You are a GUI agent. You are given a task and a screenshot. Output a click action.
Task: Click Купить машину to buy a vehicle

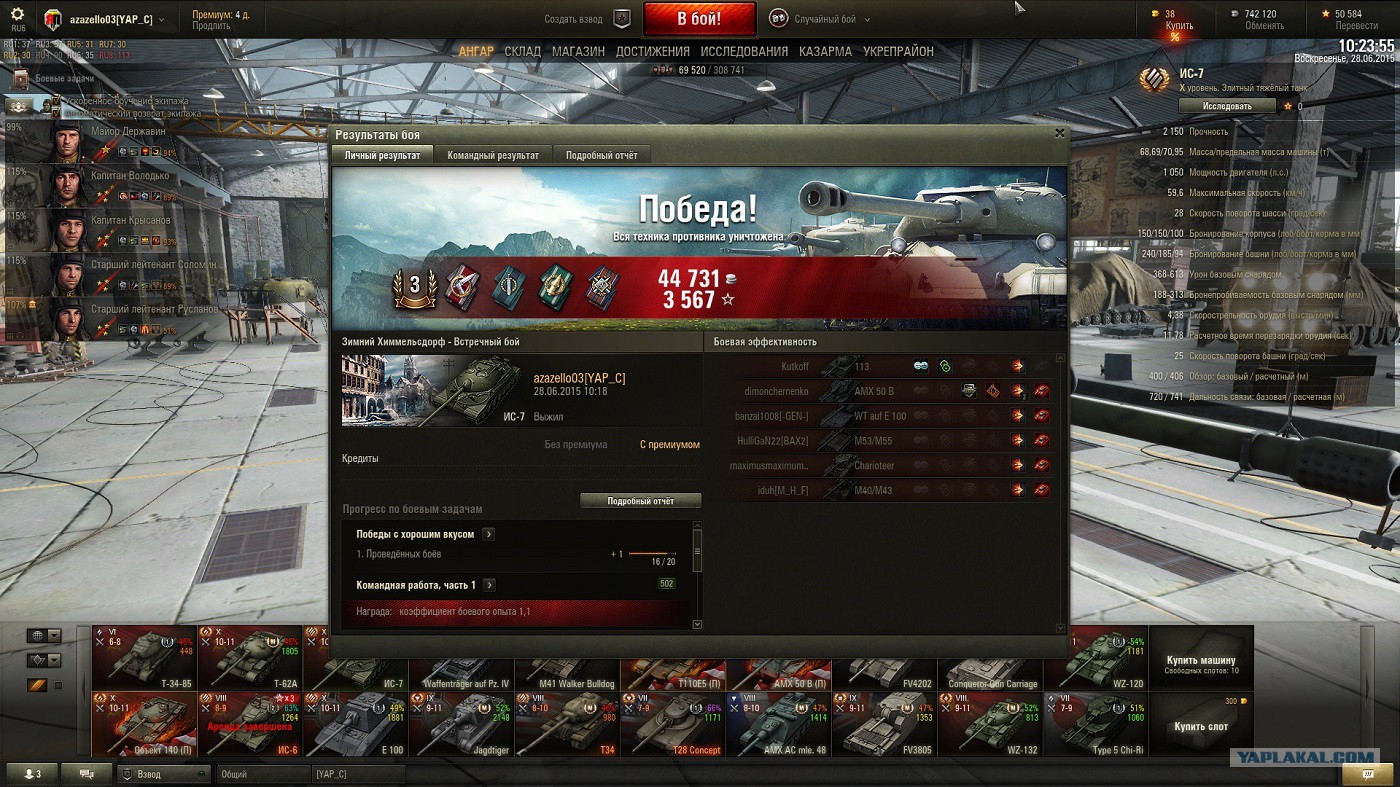pos(1200,660)
